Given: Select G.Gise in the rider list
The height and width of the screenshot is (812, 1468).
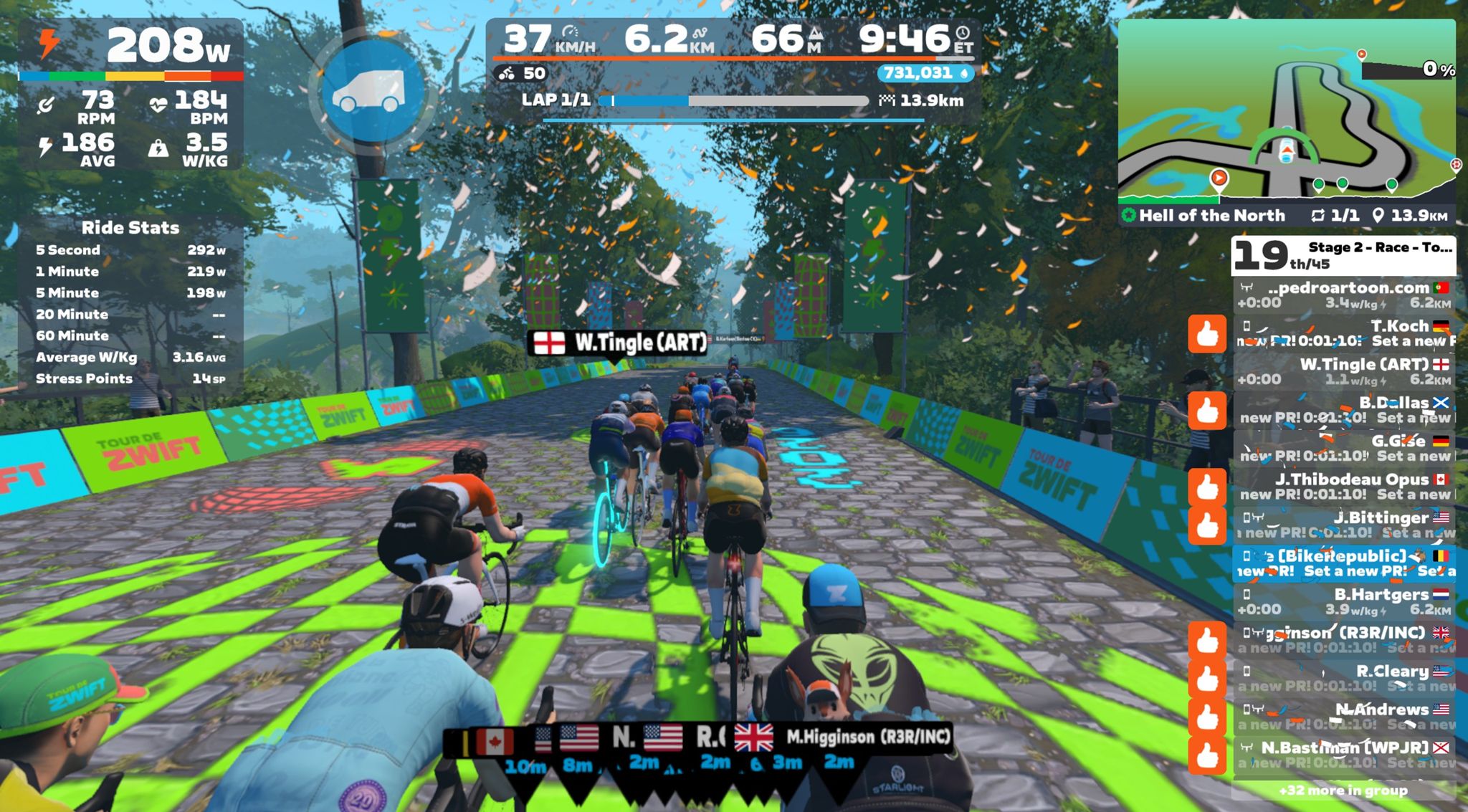Looking at the screenshot, I should 1344,448.
